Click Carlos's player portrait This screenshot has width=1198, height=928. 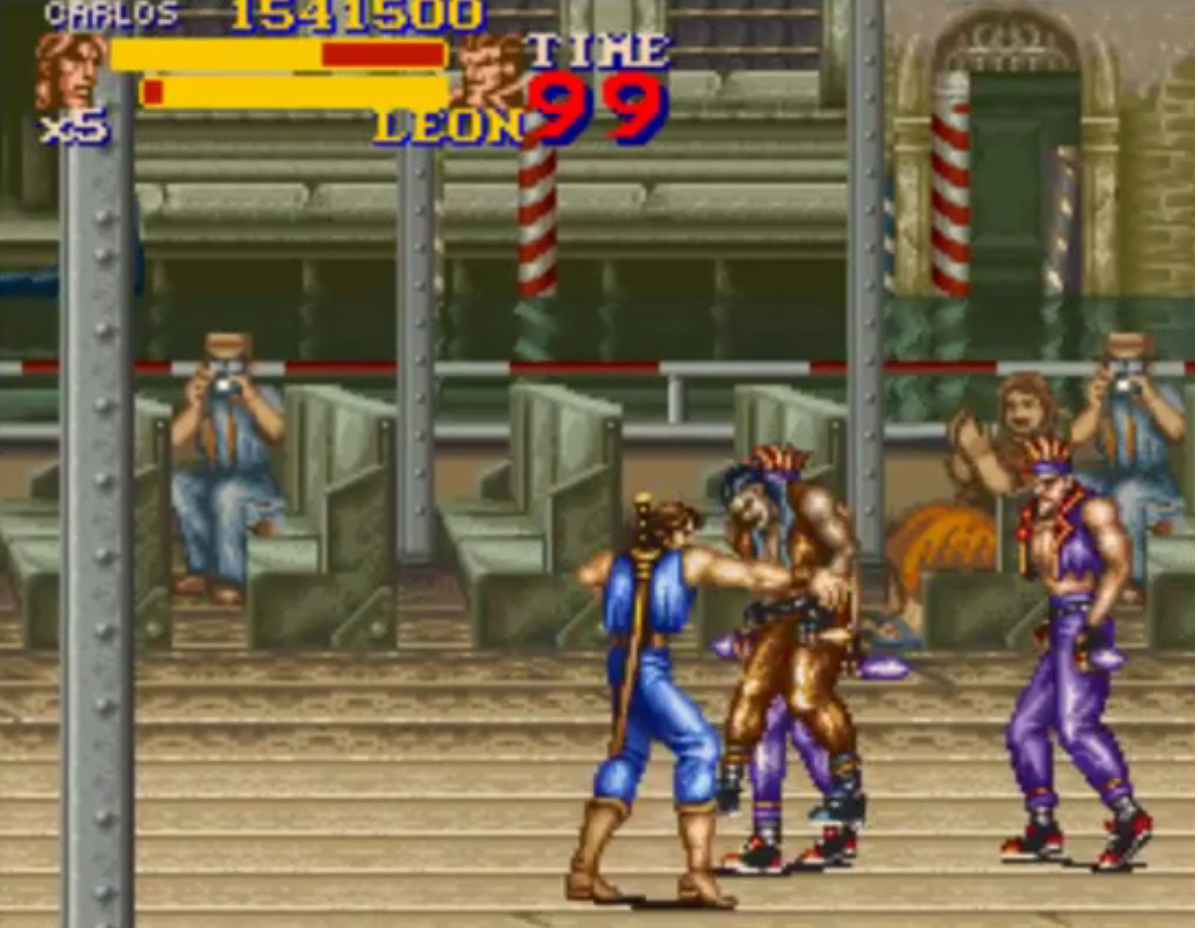point(70,70)
